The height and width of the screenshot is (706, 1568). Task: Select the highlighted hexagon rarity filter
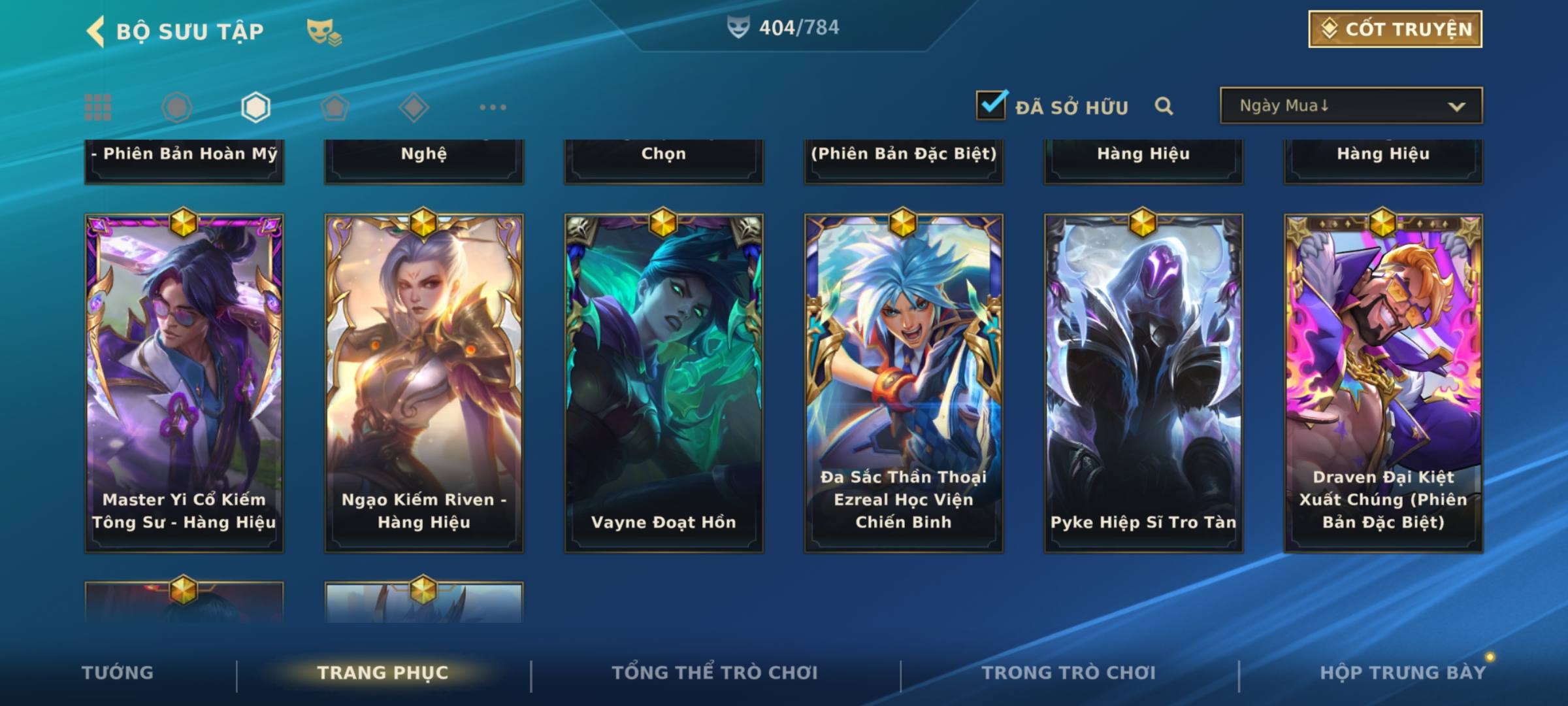point(255,107)
